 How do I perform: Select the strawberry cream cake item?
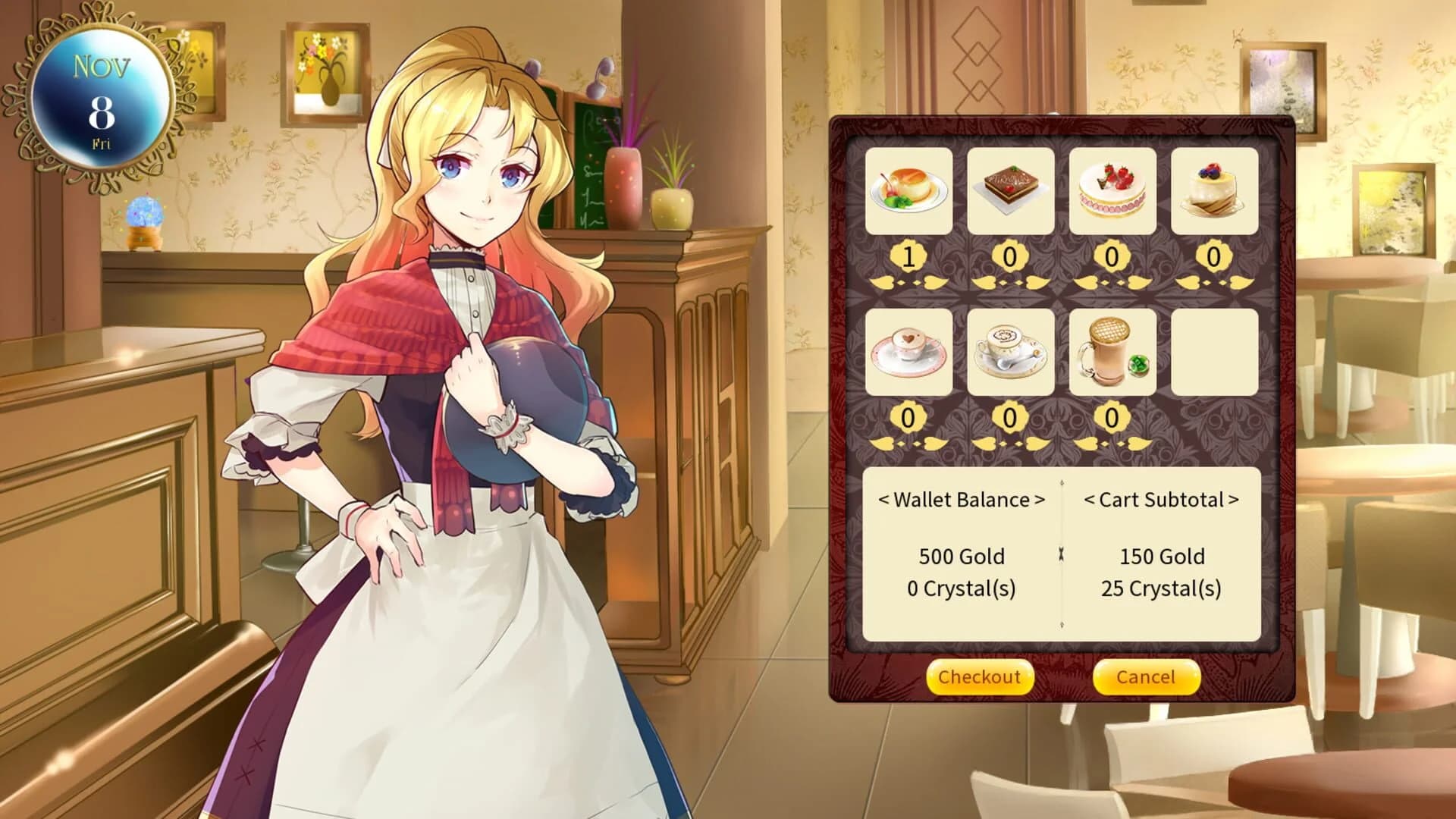pyautogui.click(x=1115, y=191)
